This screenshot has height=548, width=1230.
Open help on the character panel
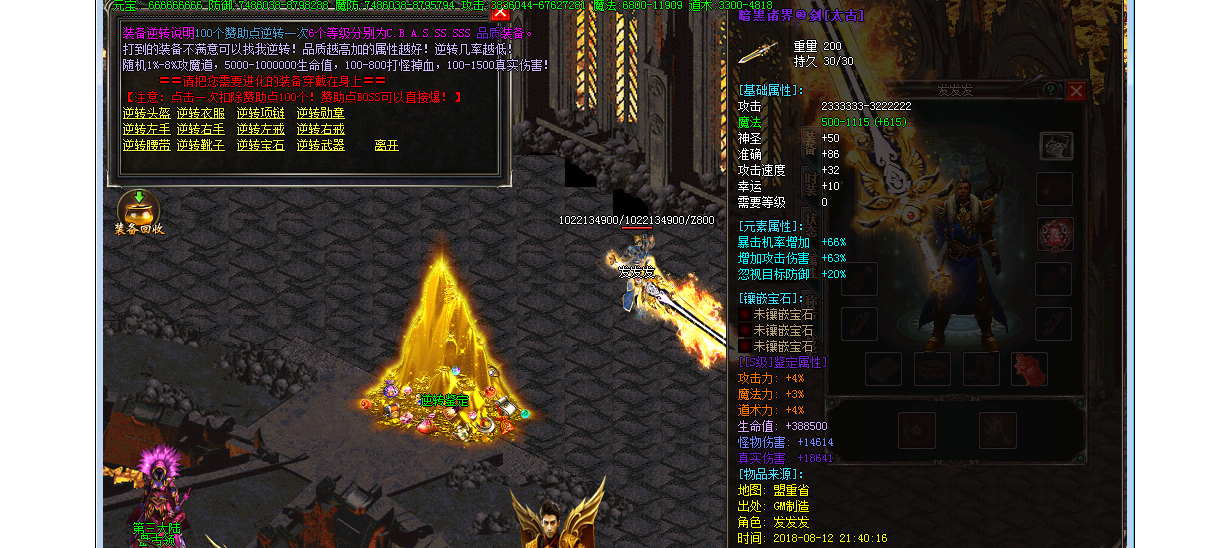click(1050, 91)
